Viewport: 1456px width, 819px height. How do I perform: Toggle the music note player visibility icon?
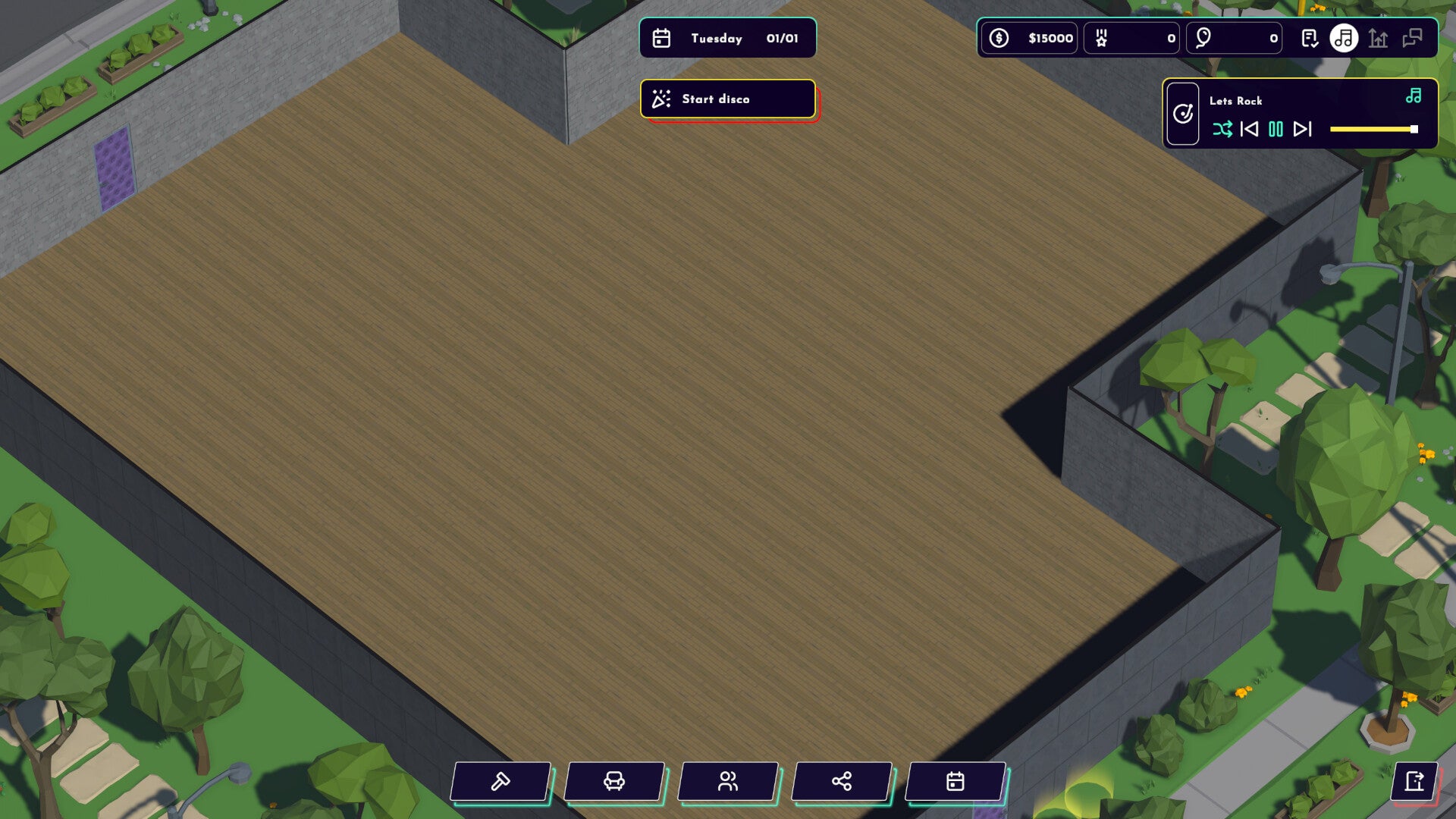pyautogui.click(x=1343, y=38)
